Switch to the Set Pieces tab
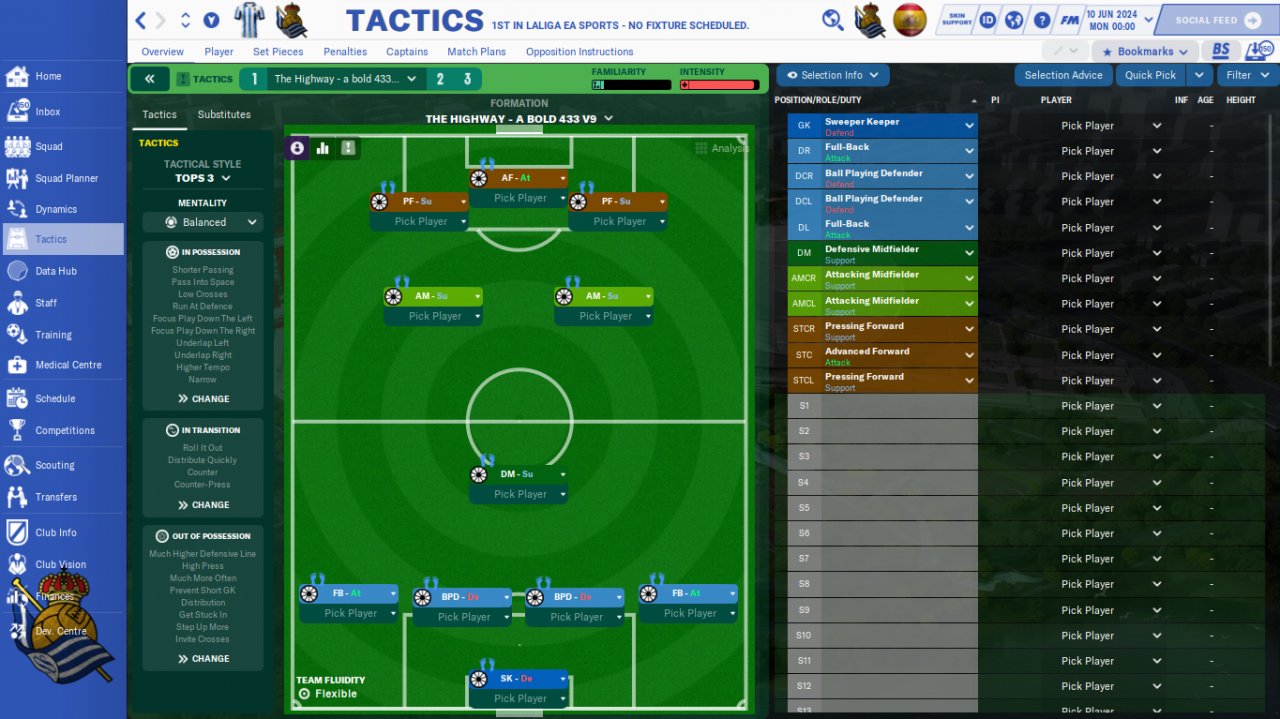This screenshot has height=719, width=1280. (278, 52)
